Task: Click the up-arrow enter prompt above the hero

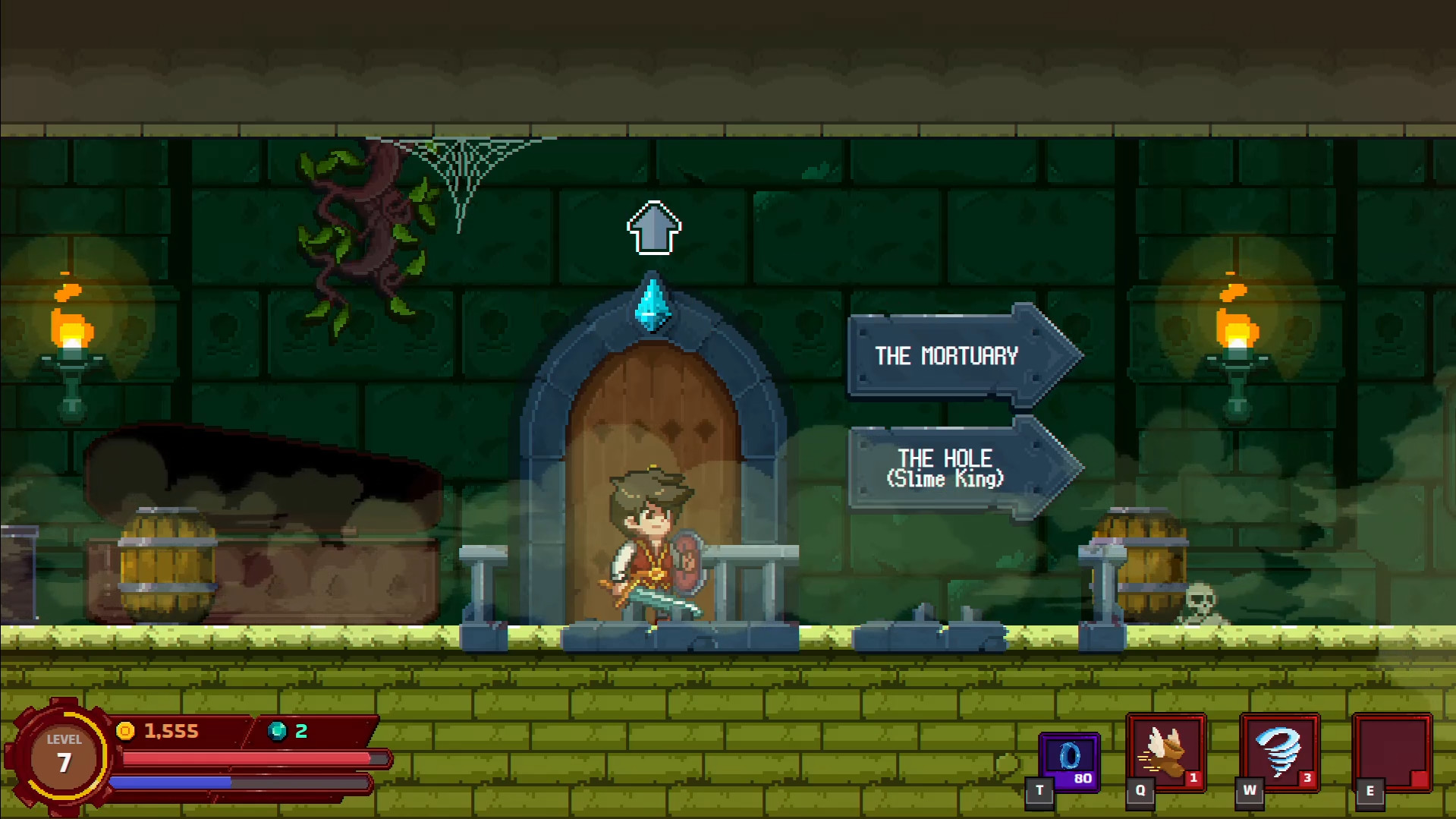Action: coord(655,228)
